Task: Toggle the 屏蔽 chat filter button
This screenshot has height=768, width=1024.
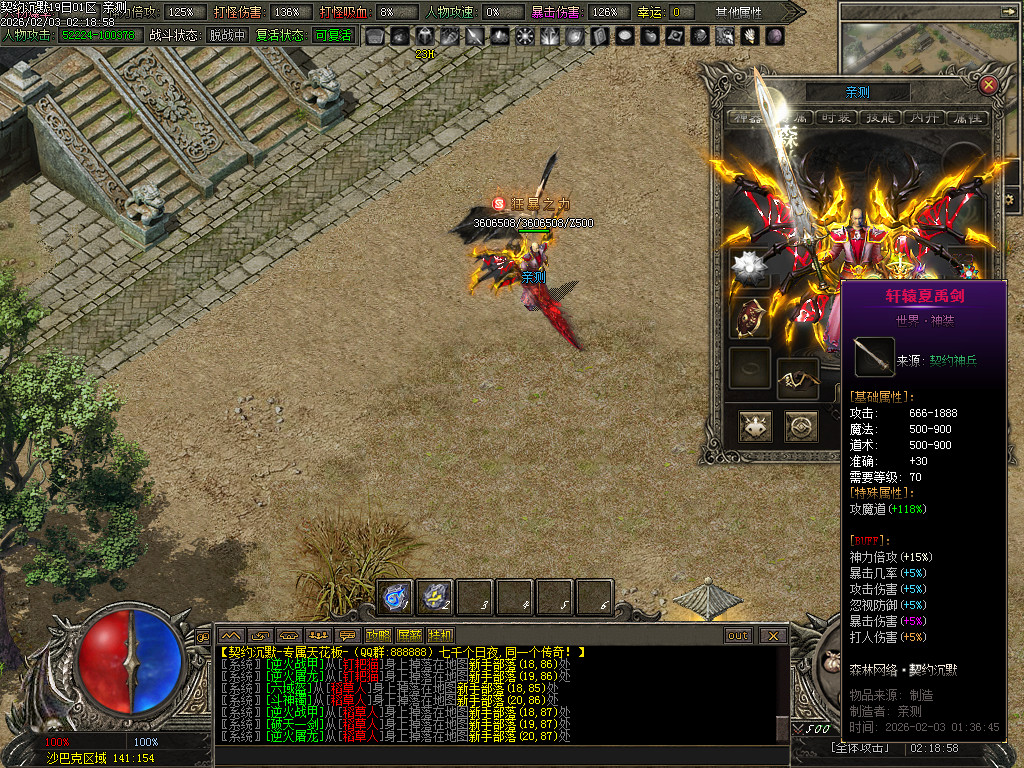Action: [x=409, y=635]
